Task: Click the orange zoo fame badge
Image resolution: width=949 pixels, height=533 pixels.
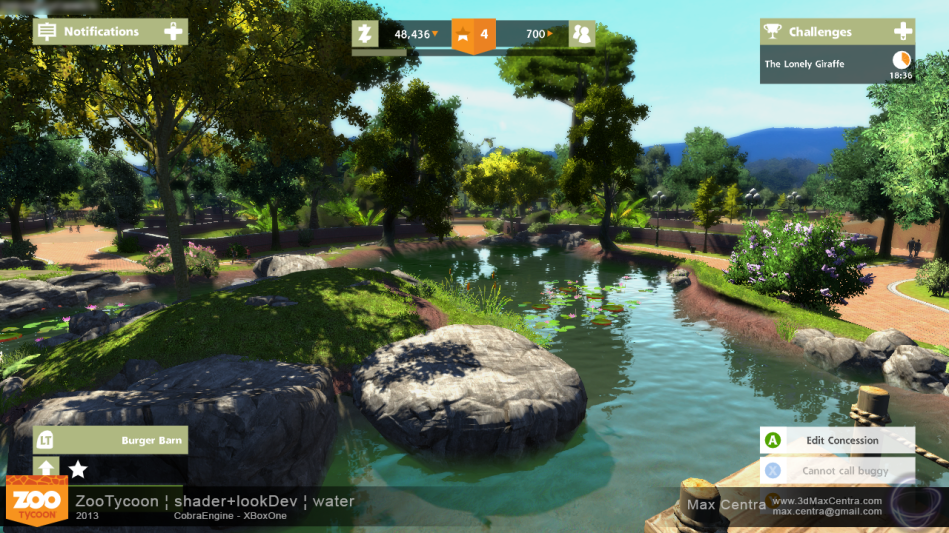Action: [x=474, y=35]
